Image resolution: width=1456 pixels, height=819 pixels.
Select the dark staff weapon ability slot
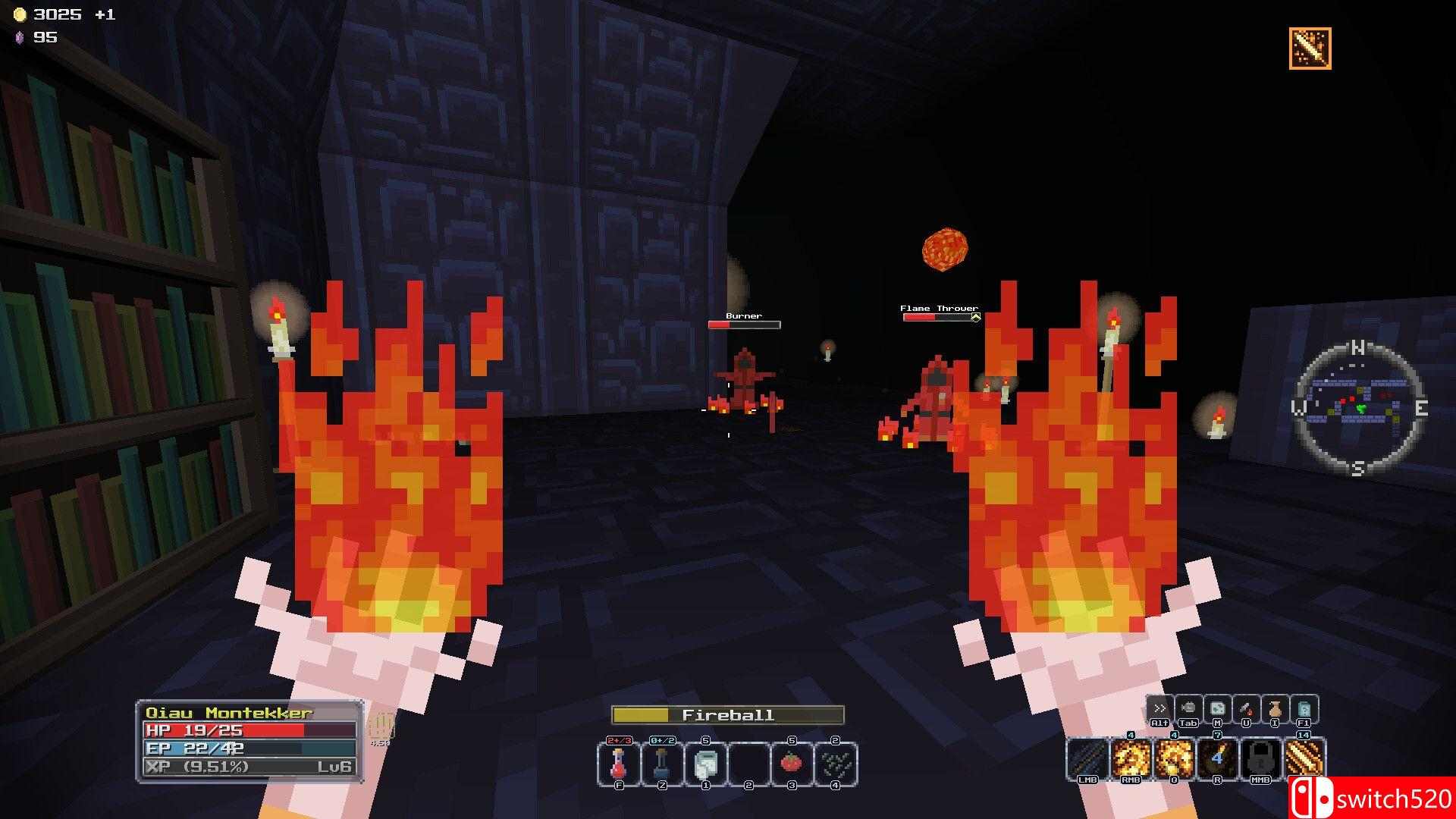1087,758
